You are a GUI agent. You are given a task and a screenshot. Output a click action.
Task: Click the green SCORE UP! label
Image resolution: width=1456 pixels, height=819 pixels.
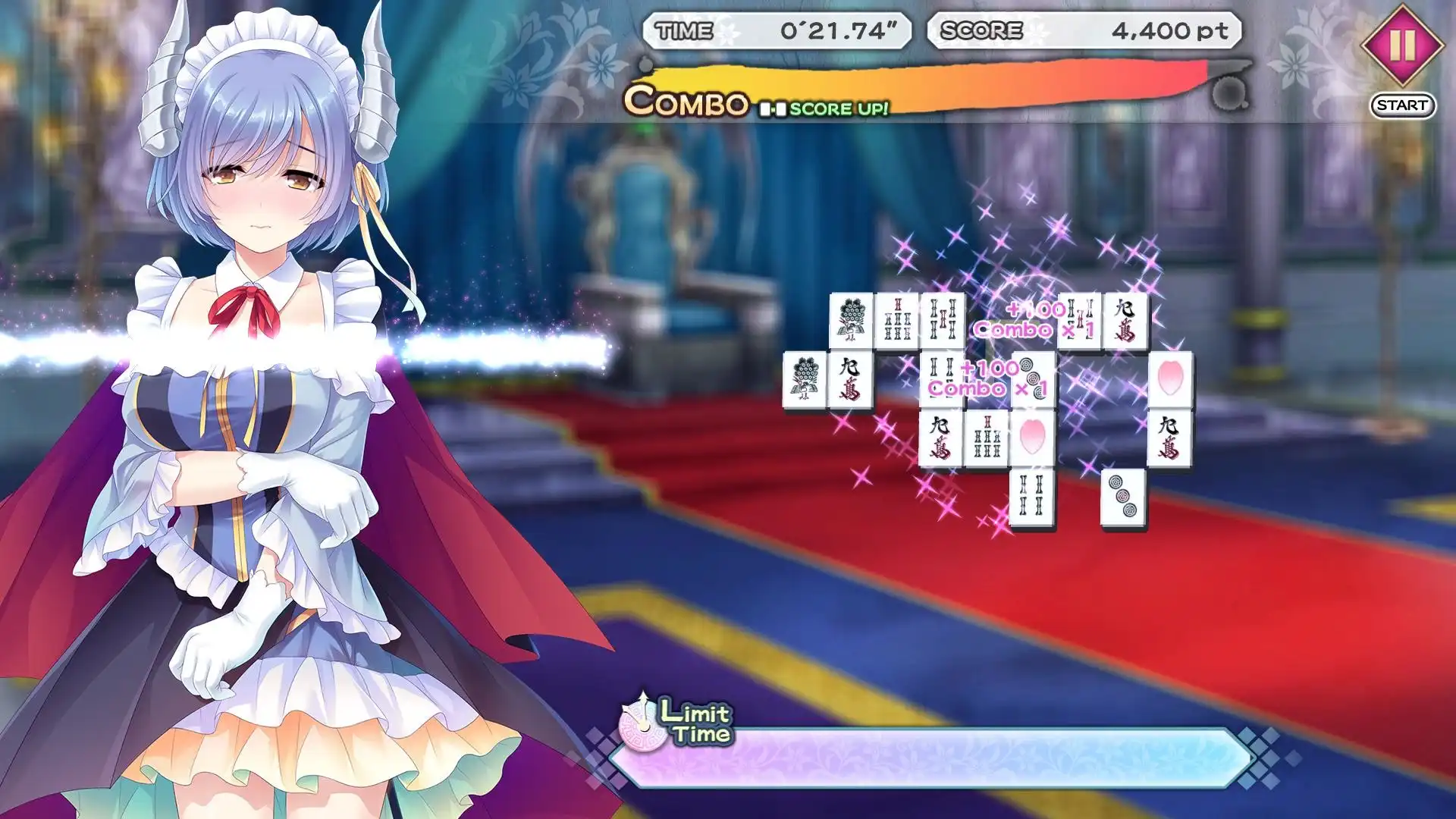(842, 108)
